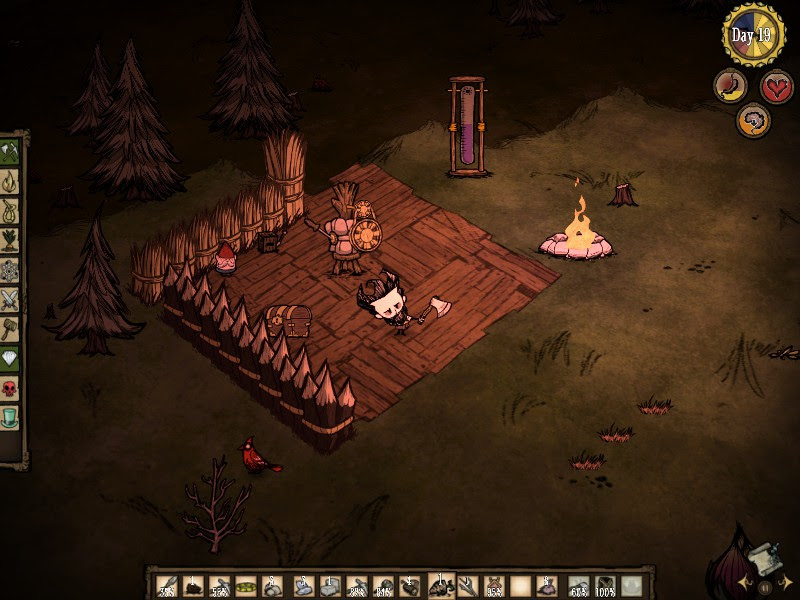Viewport: 800px width, 600px height.
Task: Open the Dress top hat tab
Action: point(10,416)
